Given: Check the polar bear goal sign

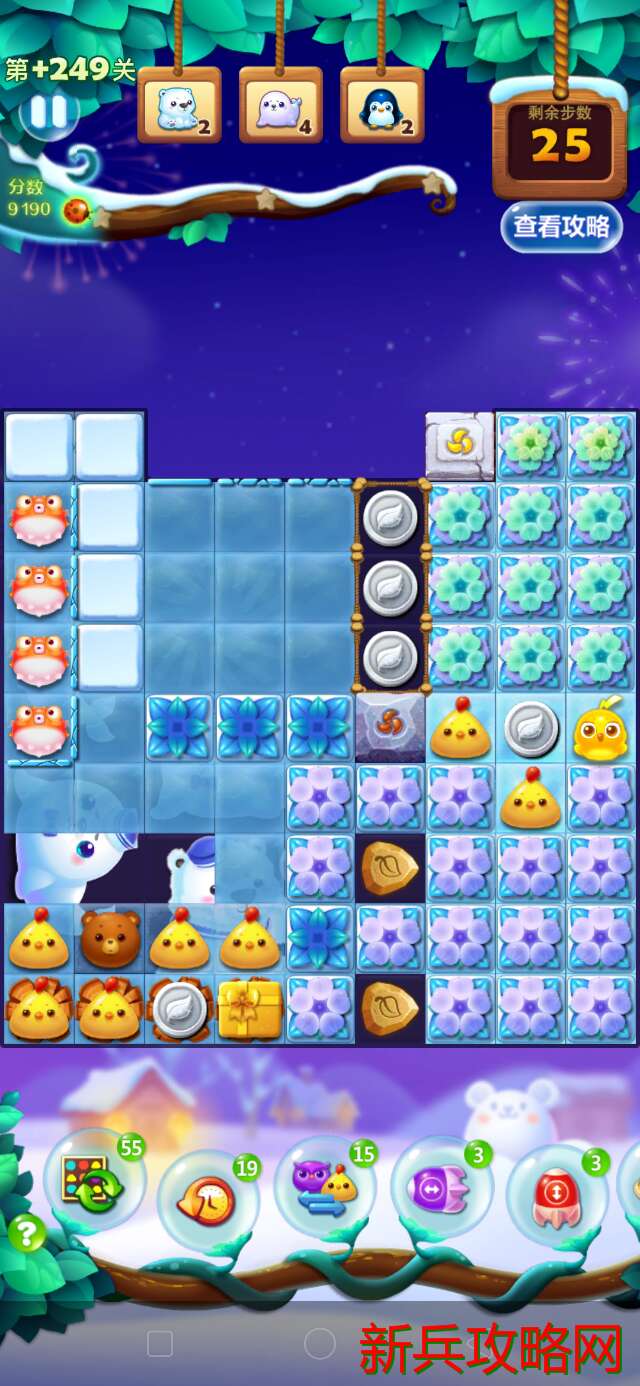Looking at the screenshot, I should [x=179, y=107].
